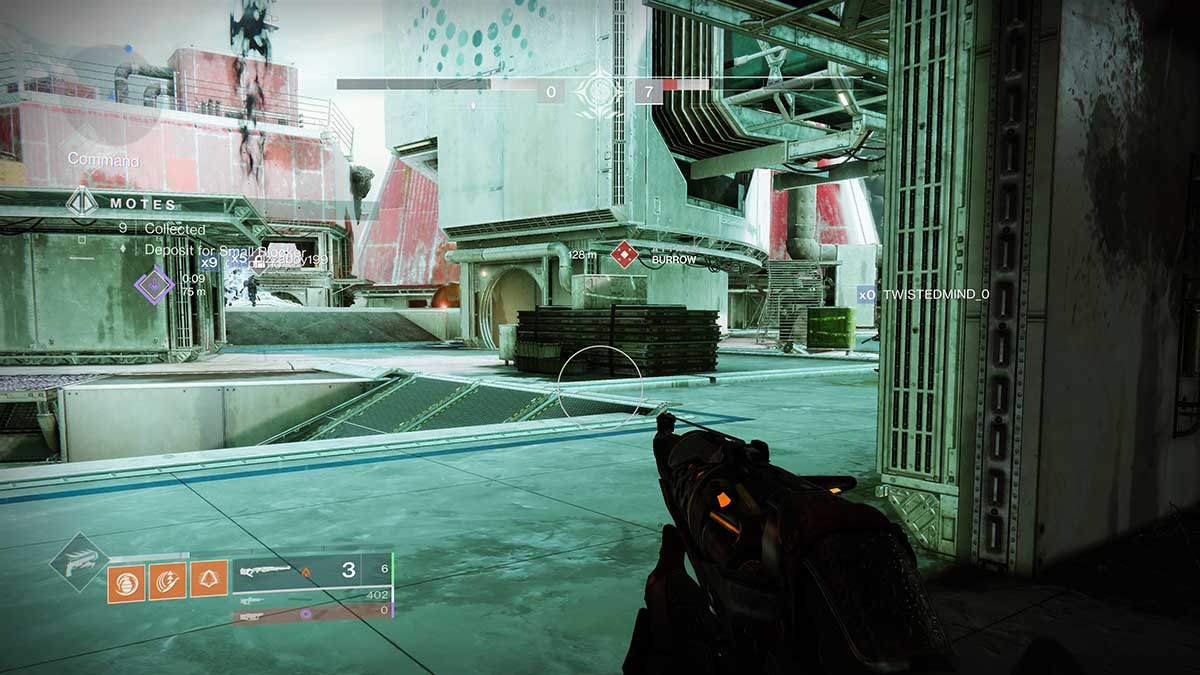Click the purple bank deposit waypoint marker

(x=154, y=286)
